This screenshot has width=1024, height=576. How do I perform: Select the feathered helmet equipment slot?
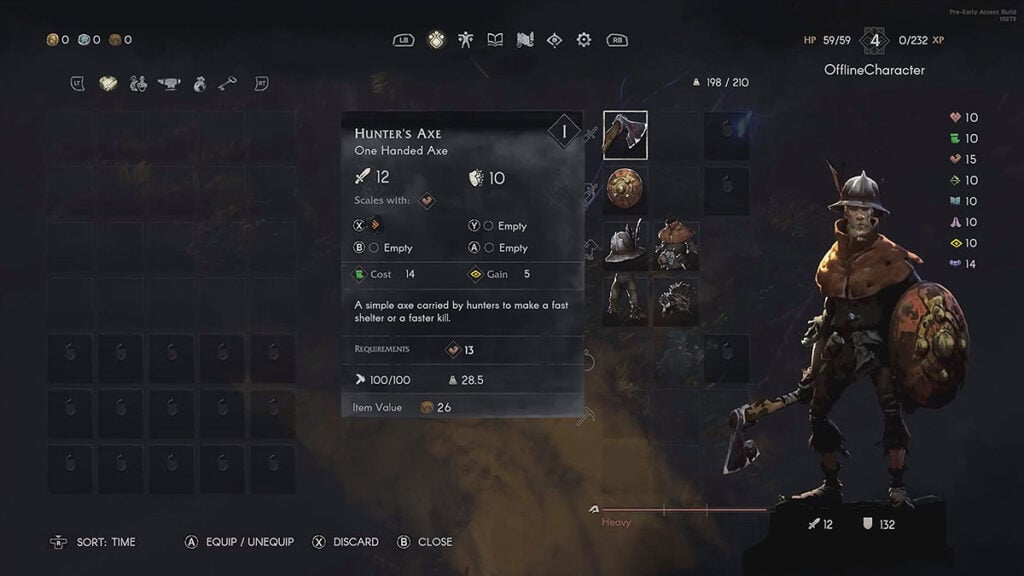625,246
